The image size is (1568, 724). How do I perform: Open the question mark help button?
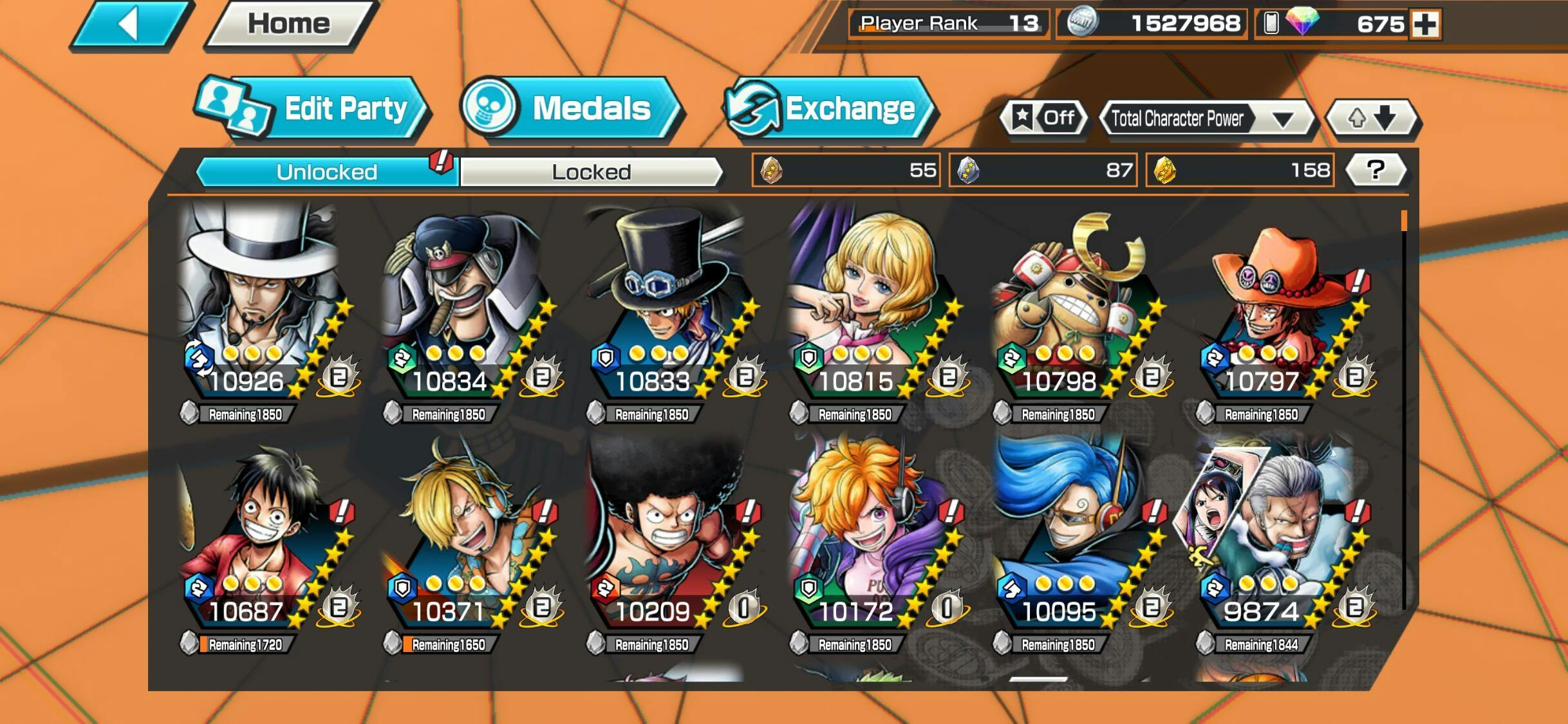click(1376, 170)
